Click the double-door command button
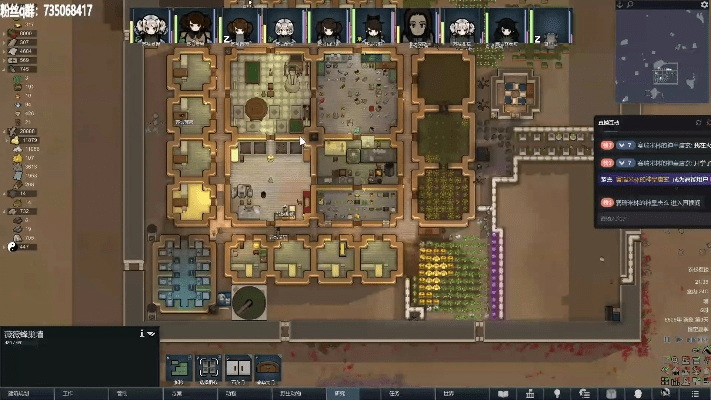711x400 pixels. click(237, 367)
